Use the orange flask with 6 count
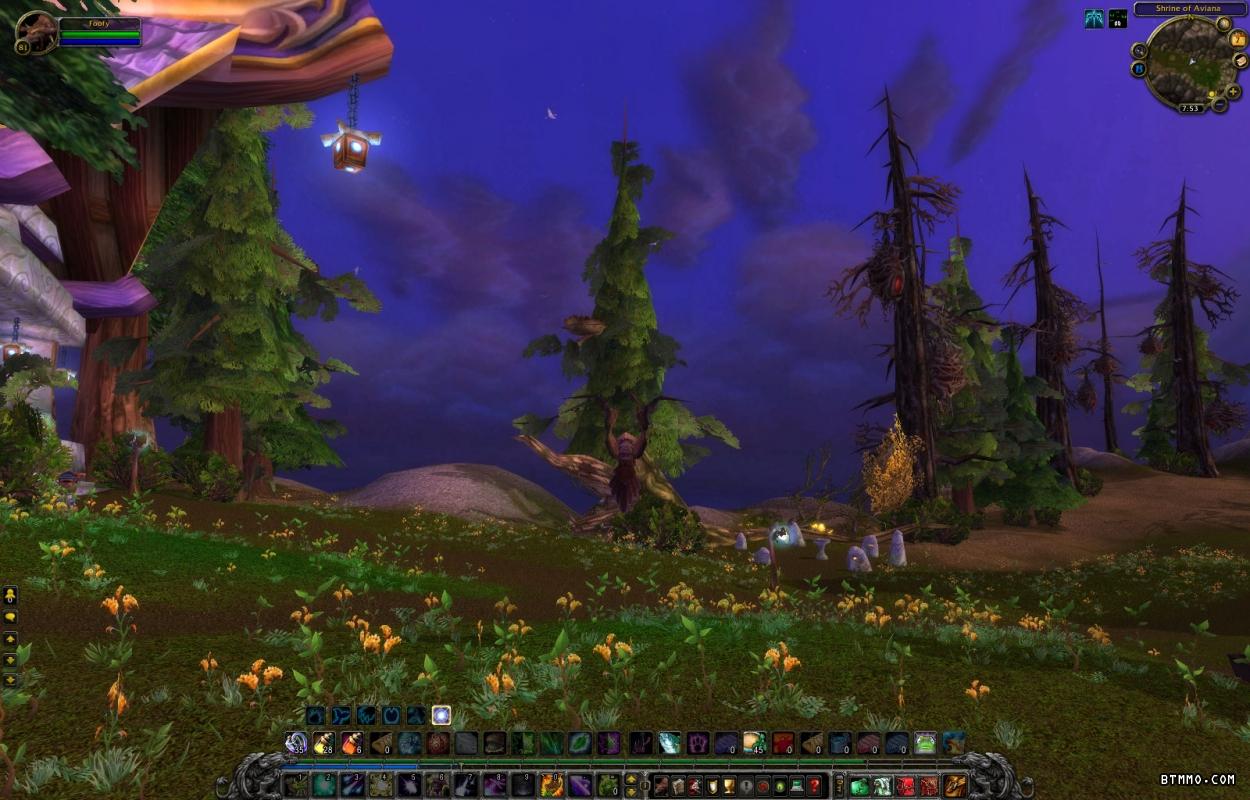This screenshot has width=1250, height=800. pos(352,743)
